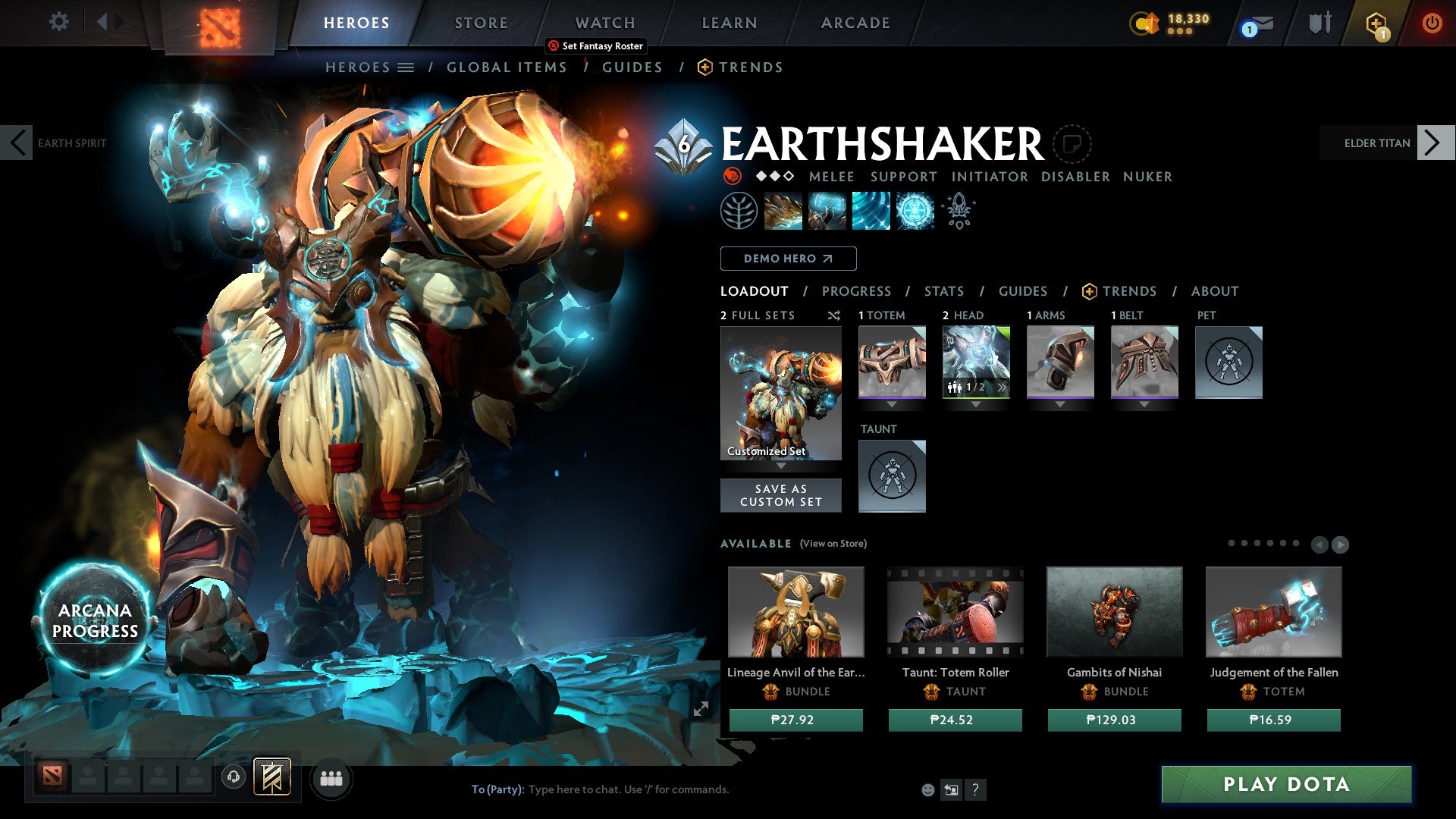
Task: Open the settings gear
Action: click(x=58, y=22)
